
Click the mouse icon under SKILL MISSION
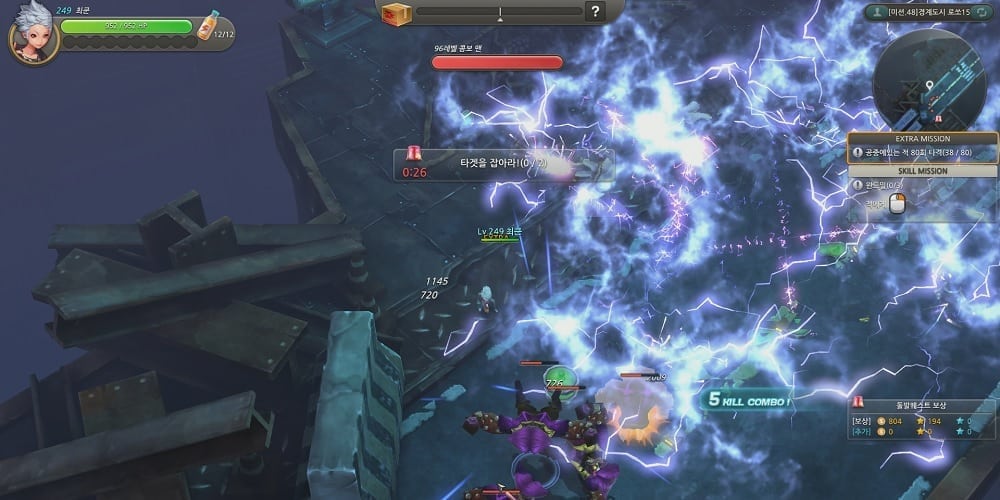coord(897,204)
